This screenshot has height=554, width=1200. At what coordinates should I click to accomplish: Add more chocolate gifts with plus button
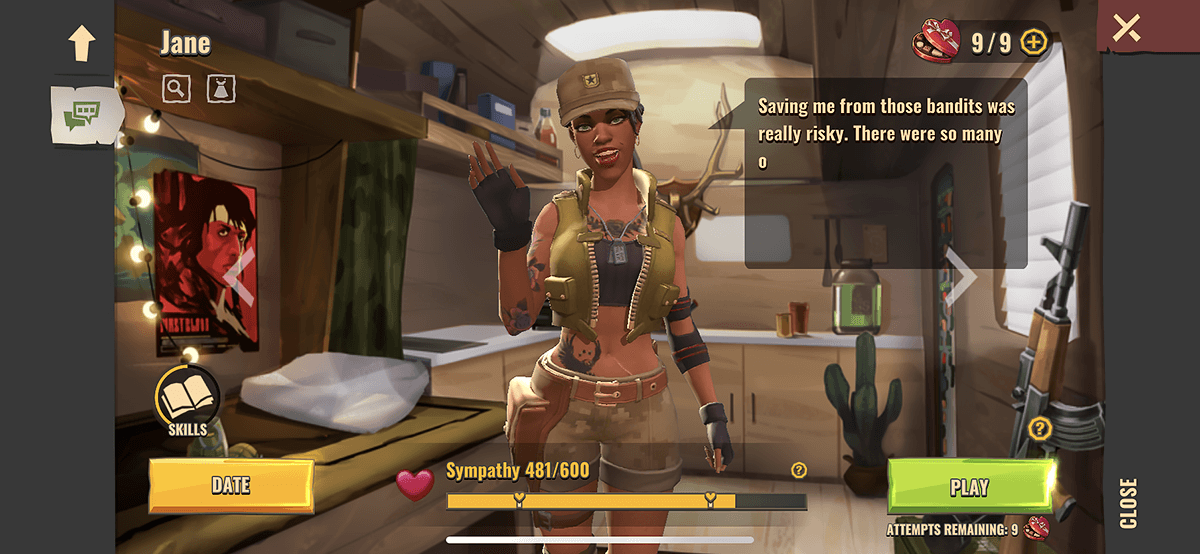(1034, 42)
